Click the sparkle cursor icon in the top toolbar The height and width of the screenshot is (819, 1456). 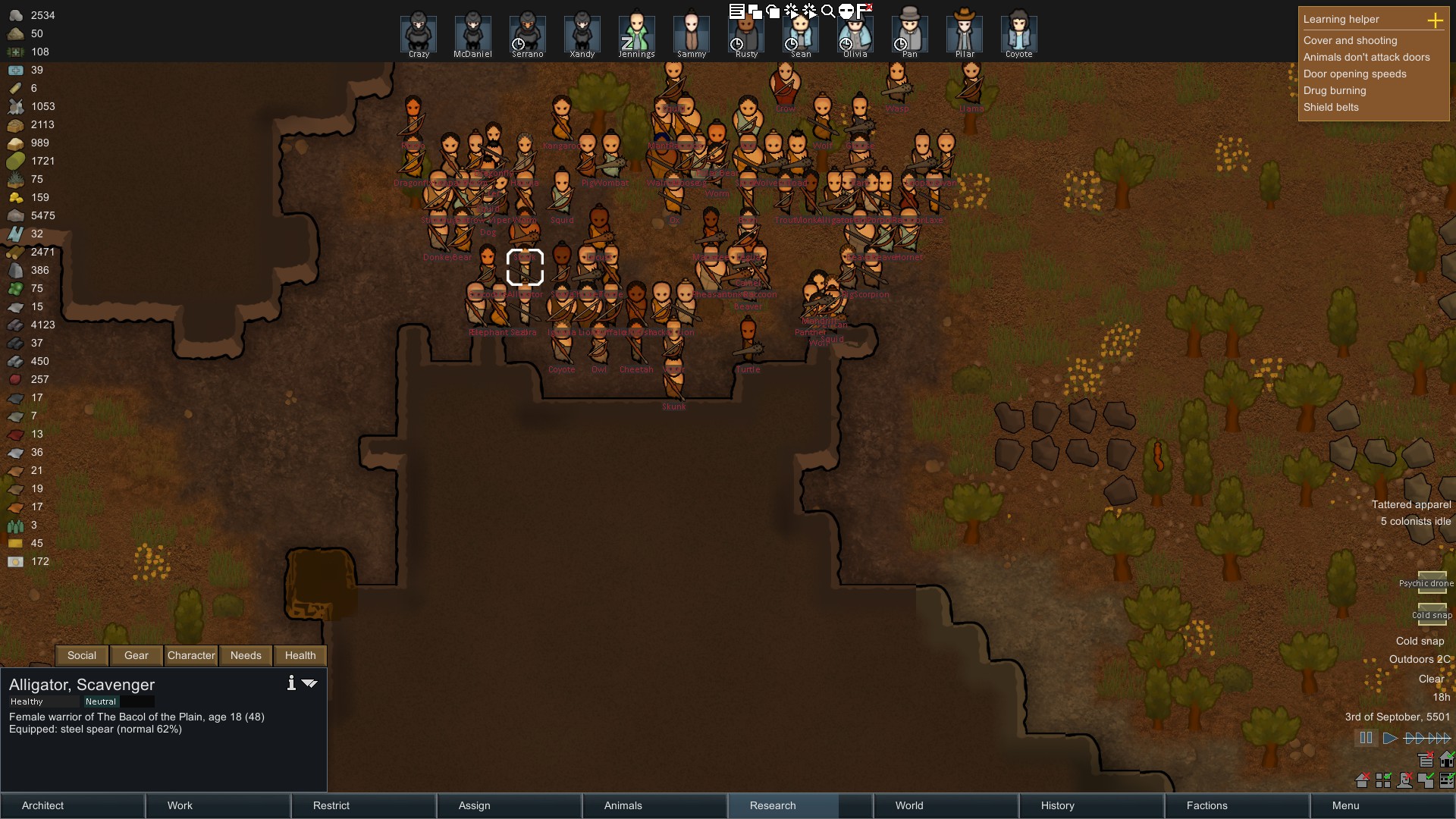791,11
